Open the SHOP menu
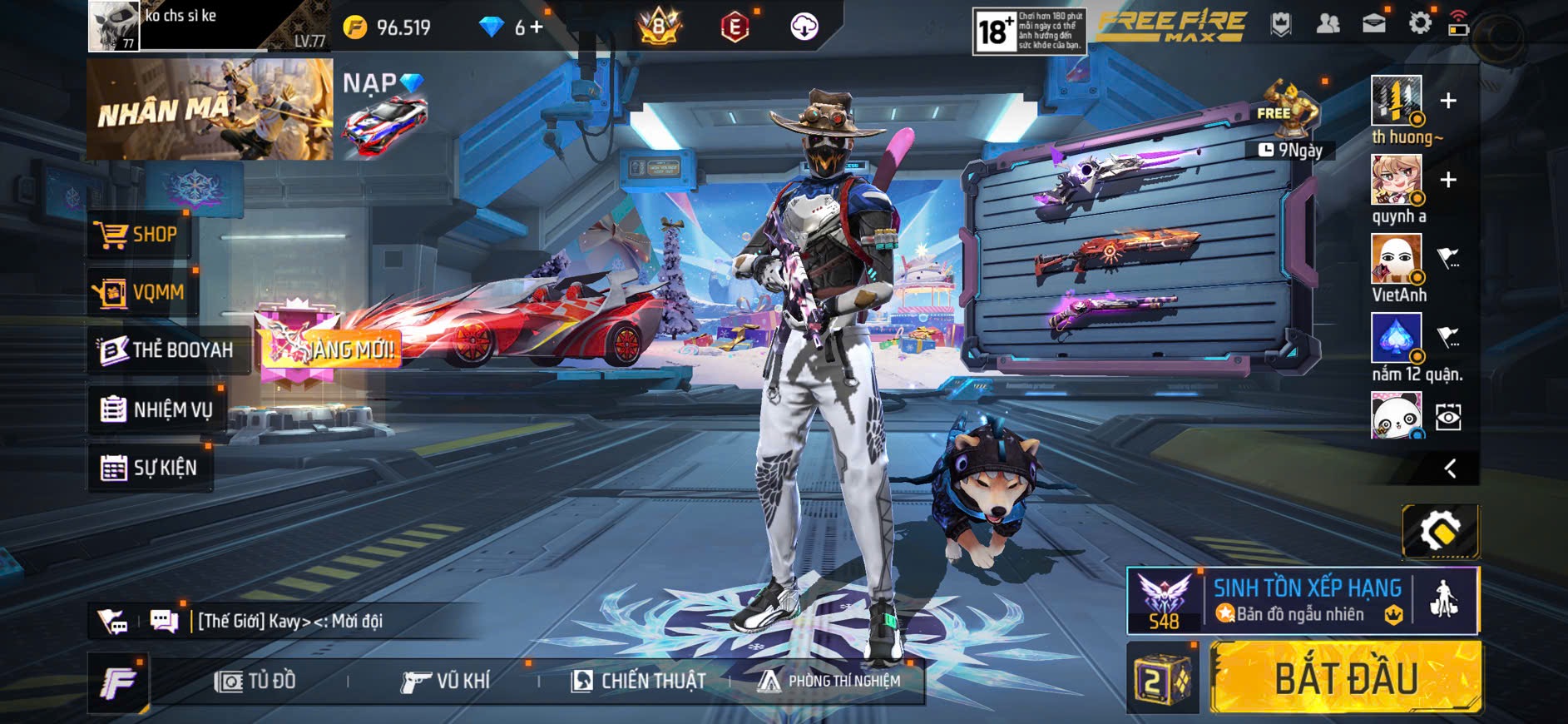 click(x=138, y=235)
